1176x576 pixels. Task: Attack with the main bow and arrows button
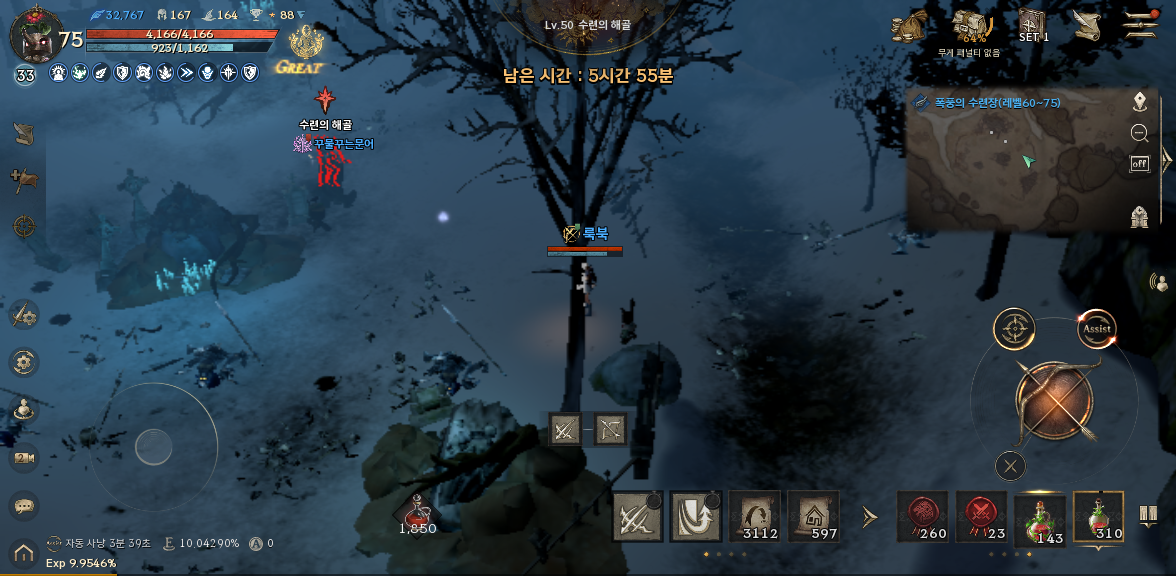pyautogui.click(x=1055, y=398)
